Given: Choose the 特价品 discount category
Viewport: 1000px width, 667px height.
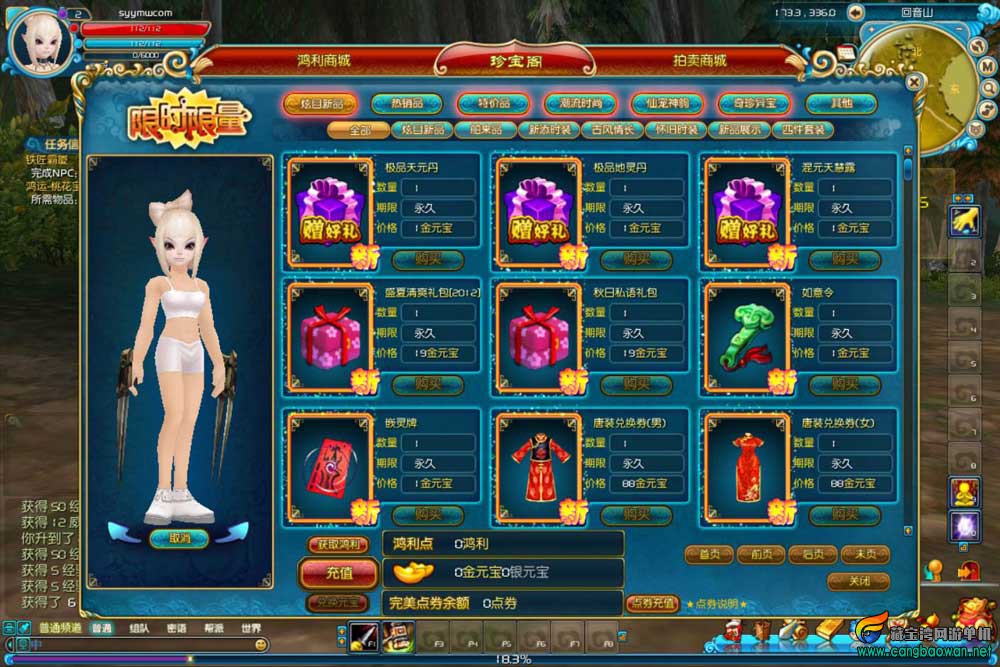Looking at the screenshot, I should (x=493, y=103).
